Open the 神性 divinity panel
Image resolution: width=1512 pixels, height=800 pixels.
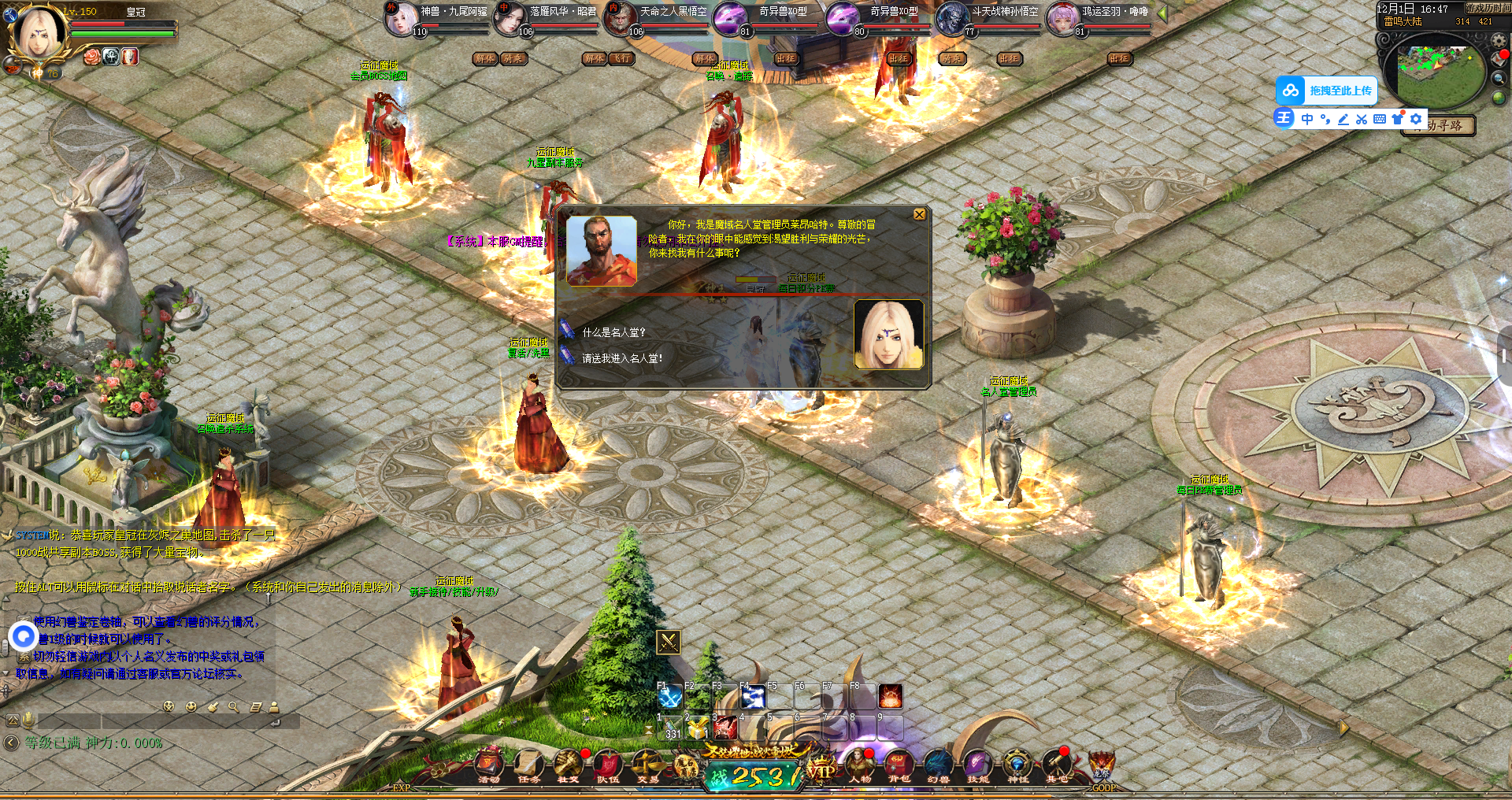(1017, 765)
